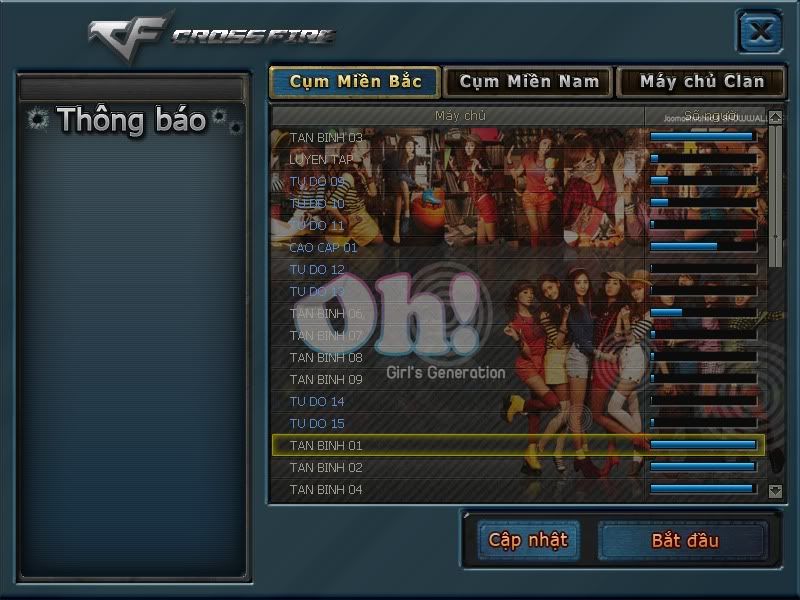Select the TAN BINH 04 server

326,489
